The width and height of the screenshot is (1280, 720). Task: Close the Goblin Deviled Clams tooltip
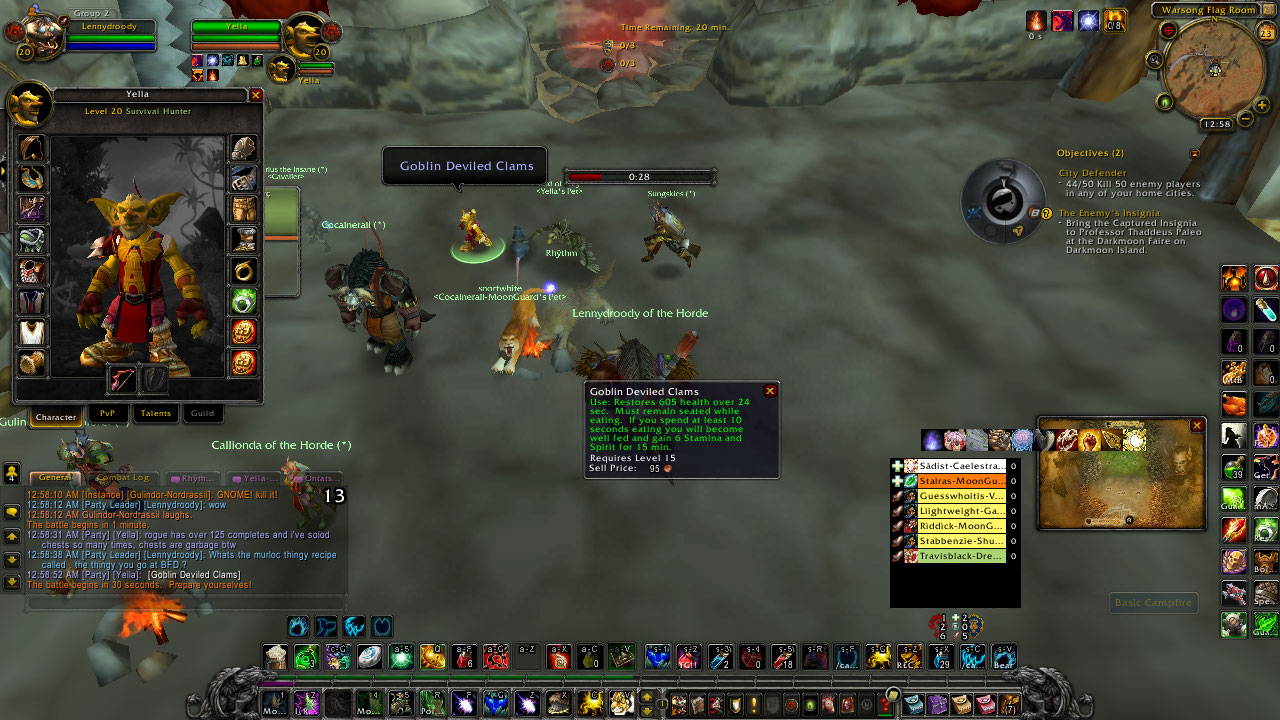click(x=770, y=392)
